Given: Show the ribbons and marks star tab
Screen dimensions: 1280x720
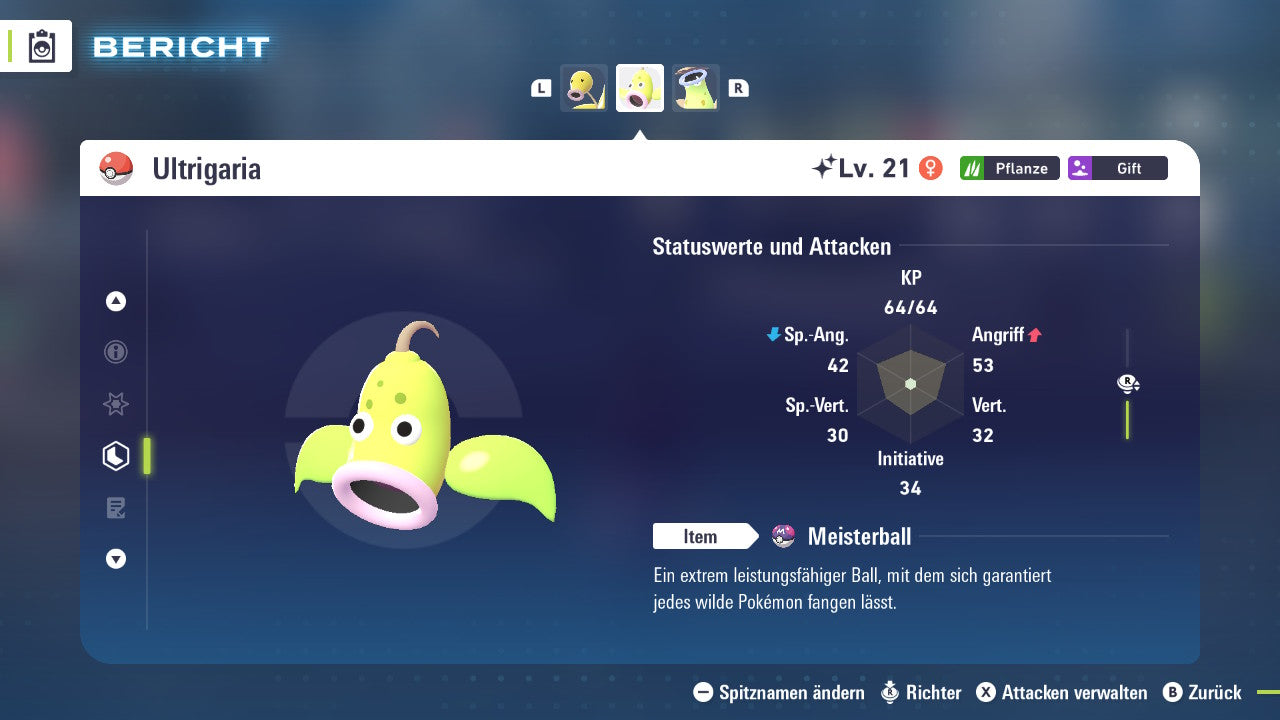Looking at the screenshot, I should (x=116, y=404).
